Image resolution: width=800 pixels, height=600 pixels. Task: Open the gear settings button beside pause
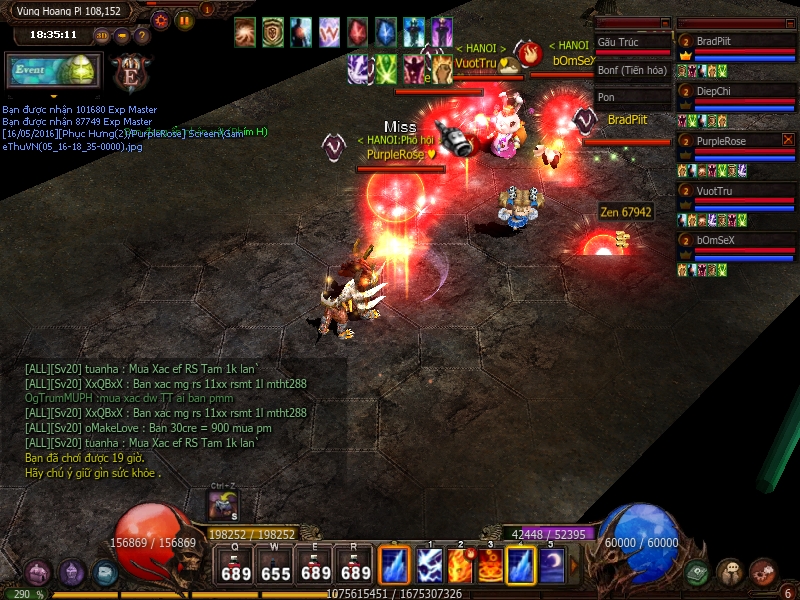click(x=161, y=20)
